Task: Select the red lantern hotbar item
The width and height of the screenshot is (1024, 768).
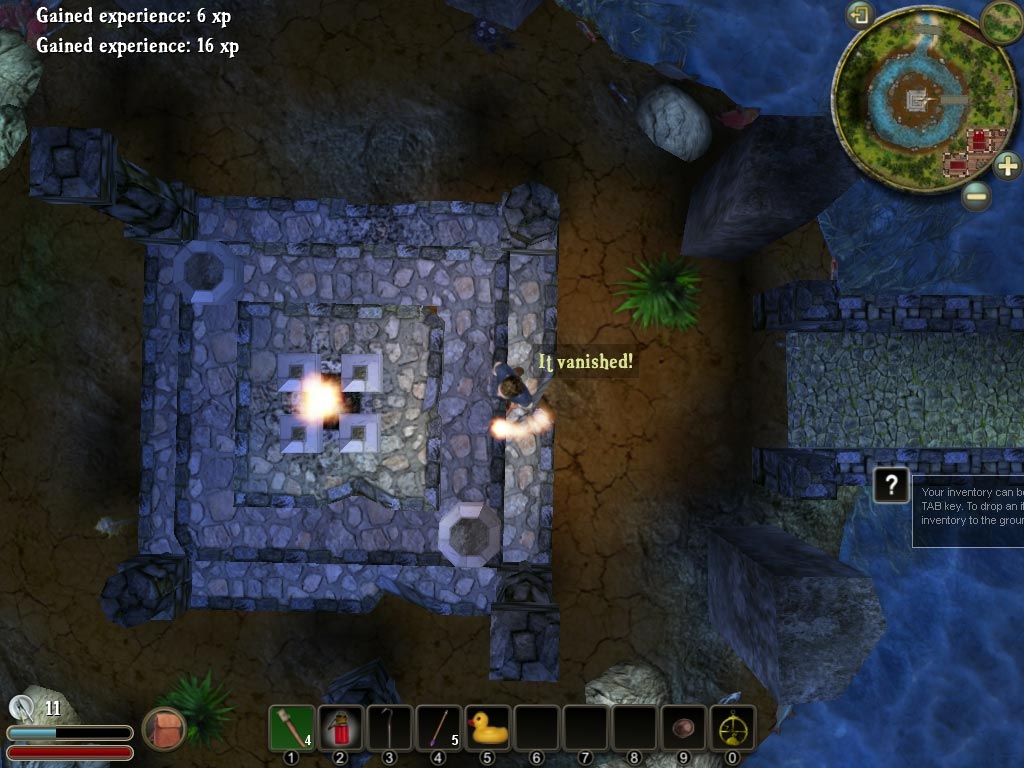Action: (x=341, y=727)
